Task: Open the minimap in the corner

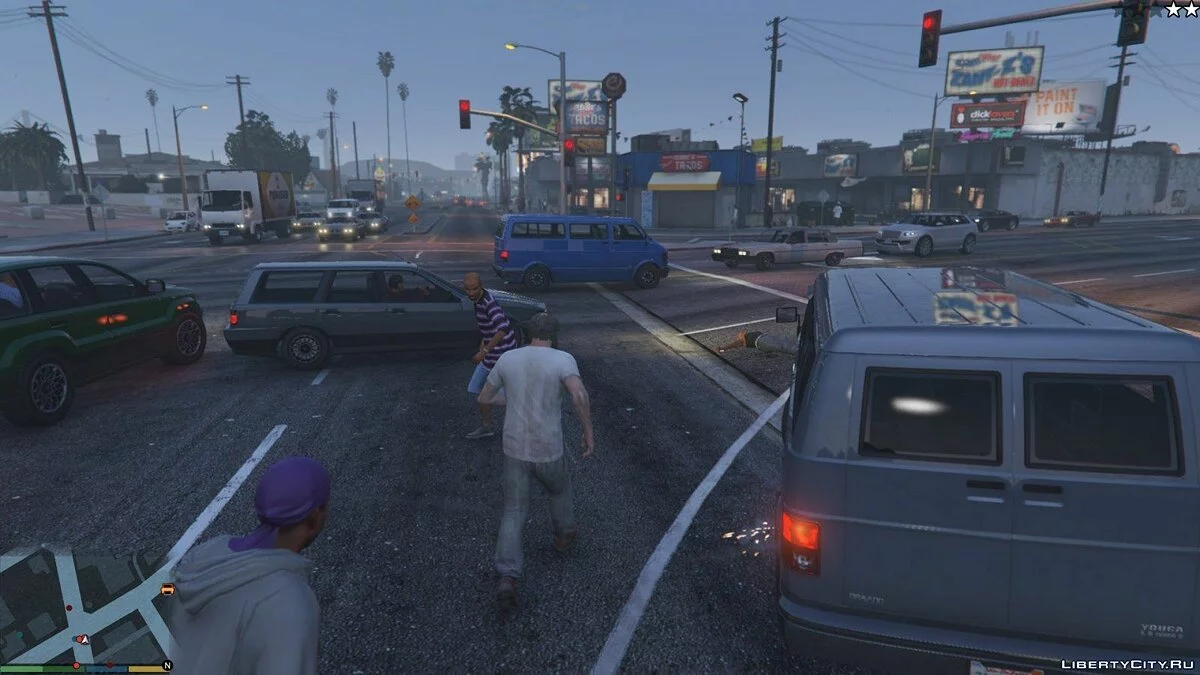Action: pyautogui.click(x=85, y=605)
